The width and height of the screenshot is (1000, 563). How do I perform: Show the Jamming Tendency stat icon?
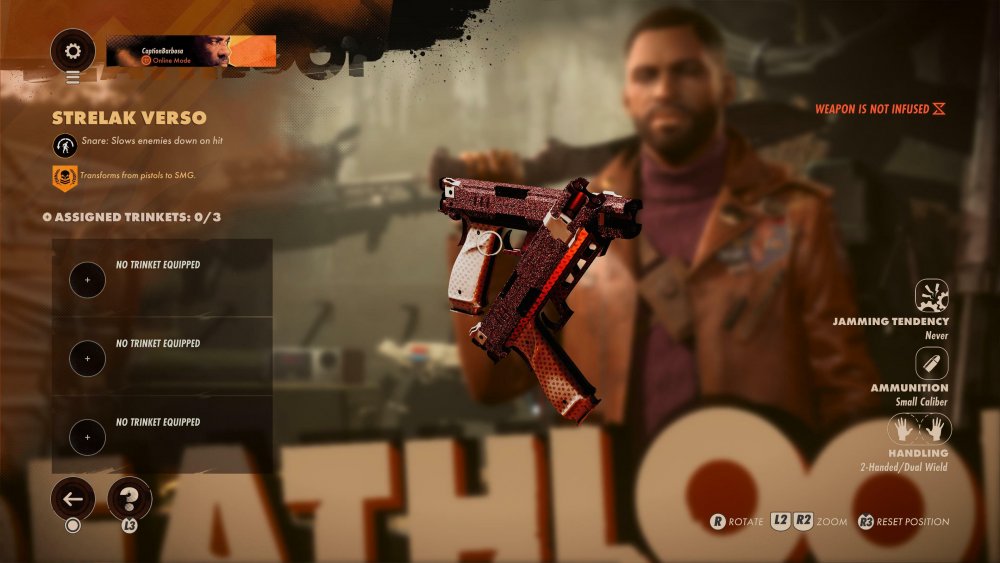pyautogui.click(x=931, y=296)
